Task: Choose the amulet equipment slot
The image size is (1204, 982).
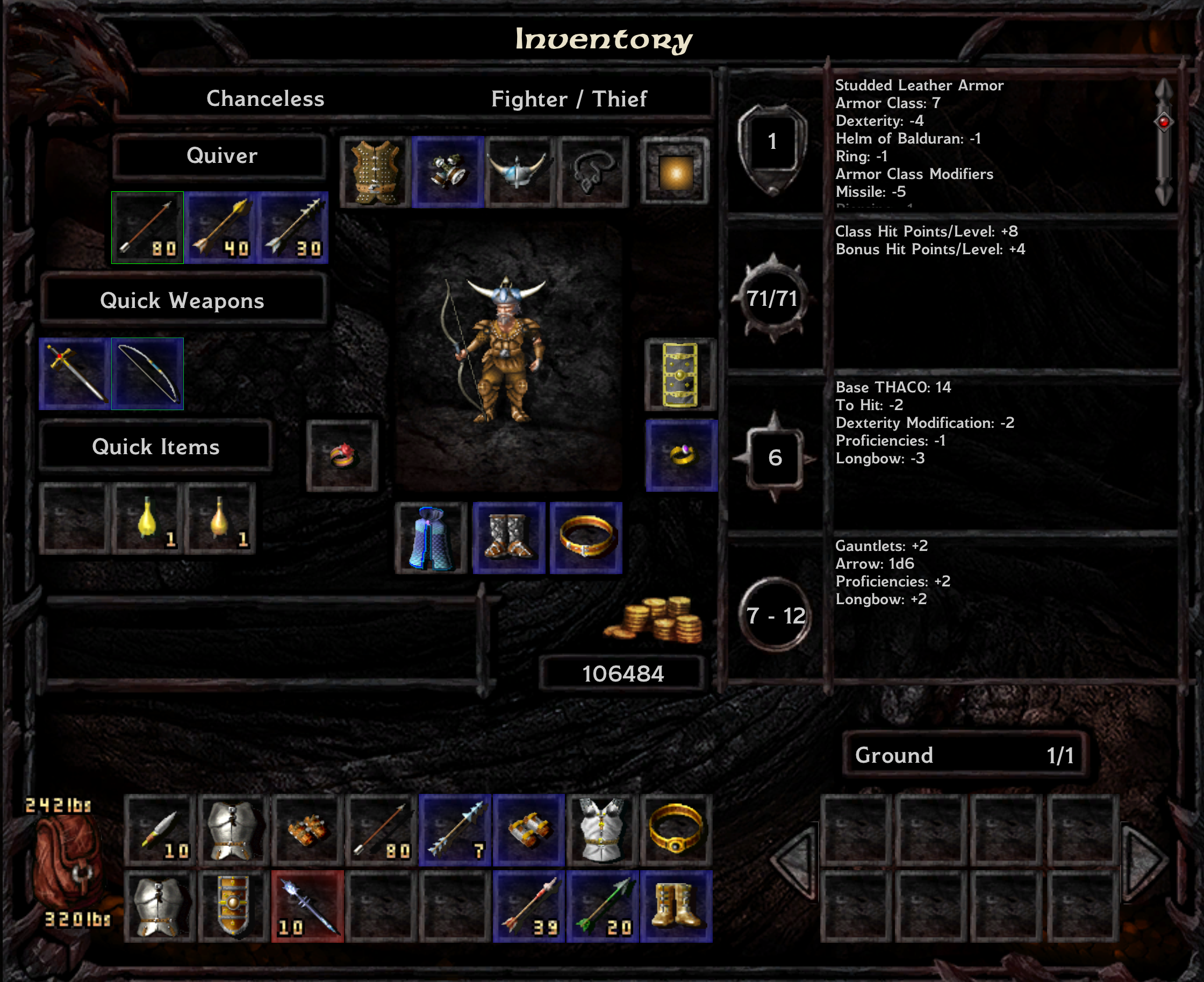Action: 593,172
